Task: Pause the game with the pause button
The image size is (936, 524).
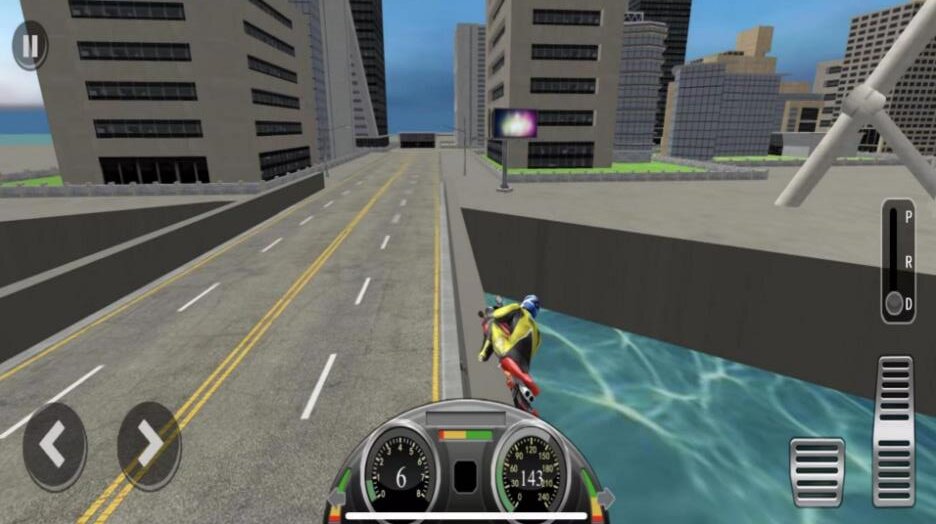Action: [x=30, y=46]
